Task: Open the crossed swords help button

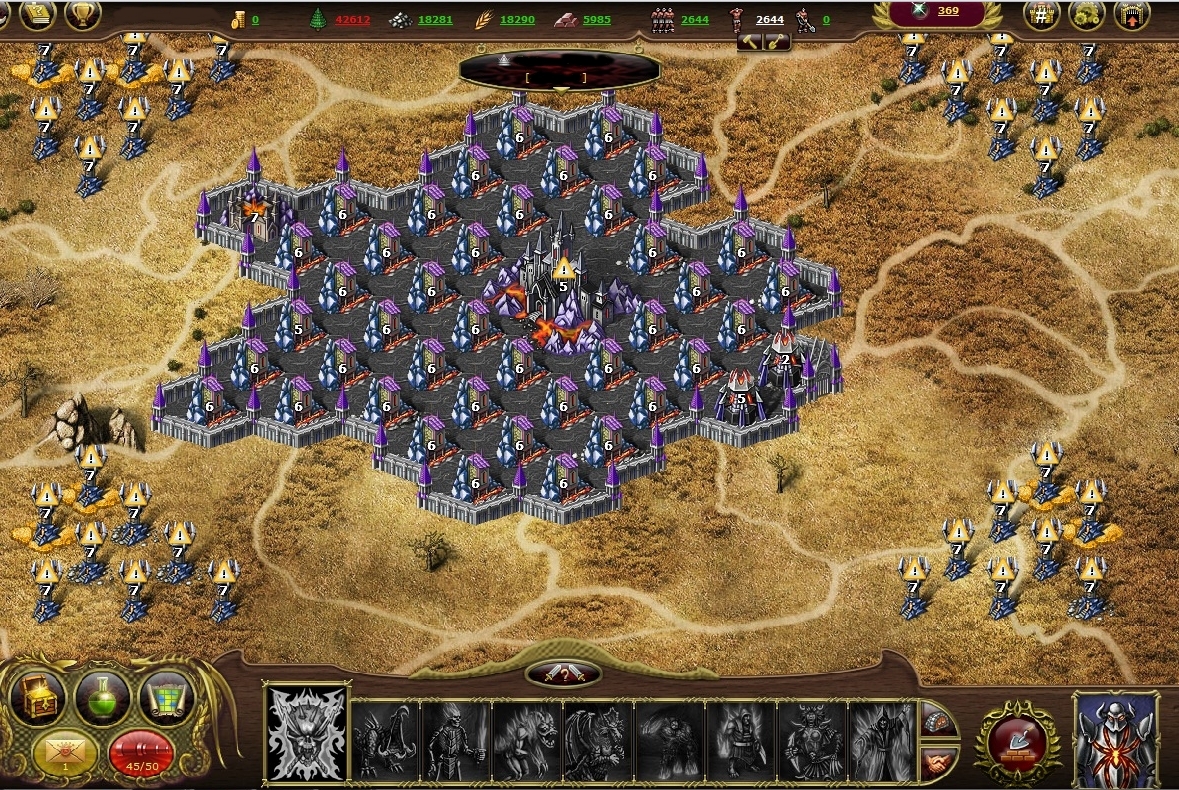Action: coord(563,675)
